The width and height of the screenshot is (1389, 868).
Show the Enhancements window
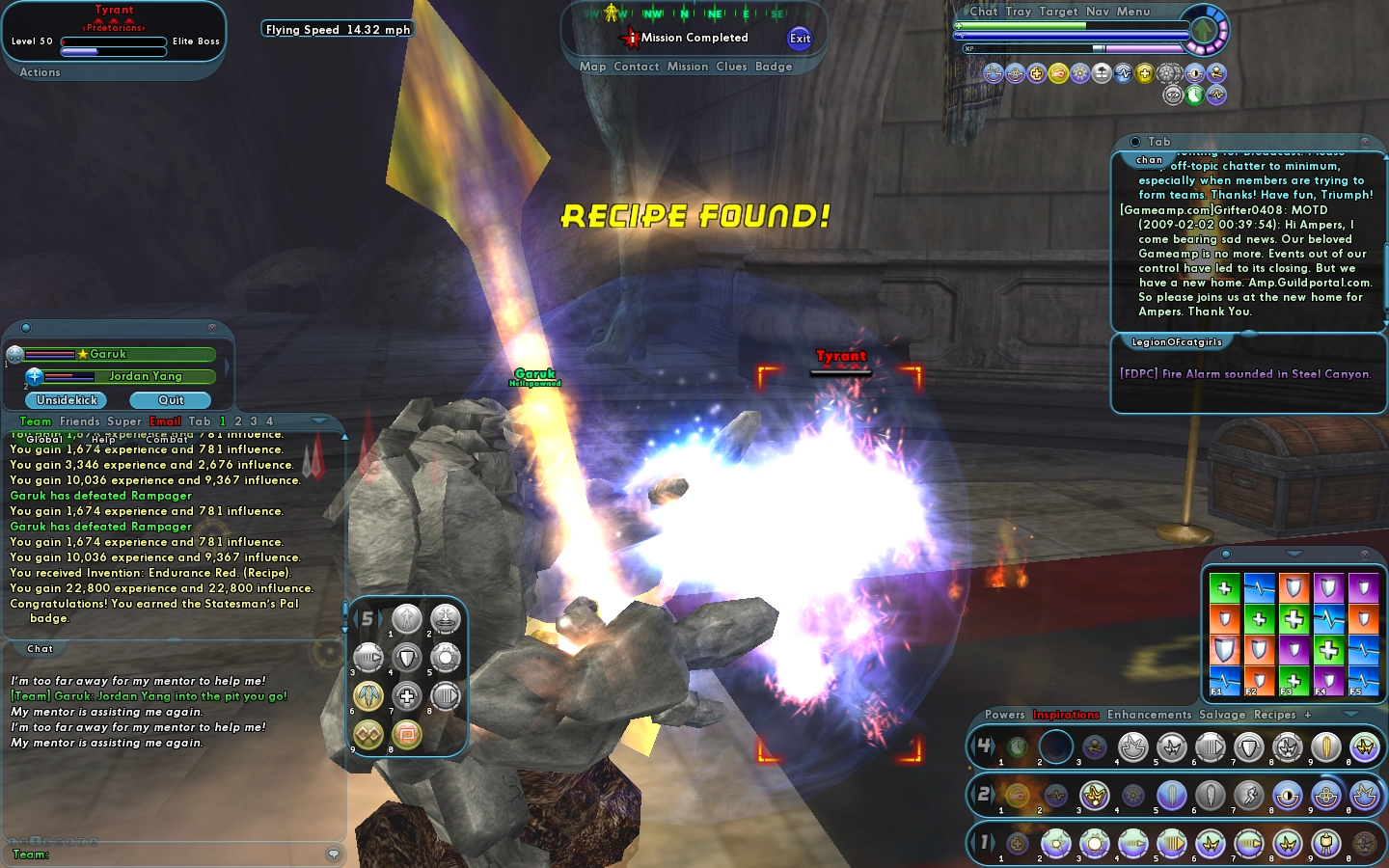[x=1149, y=715]
